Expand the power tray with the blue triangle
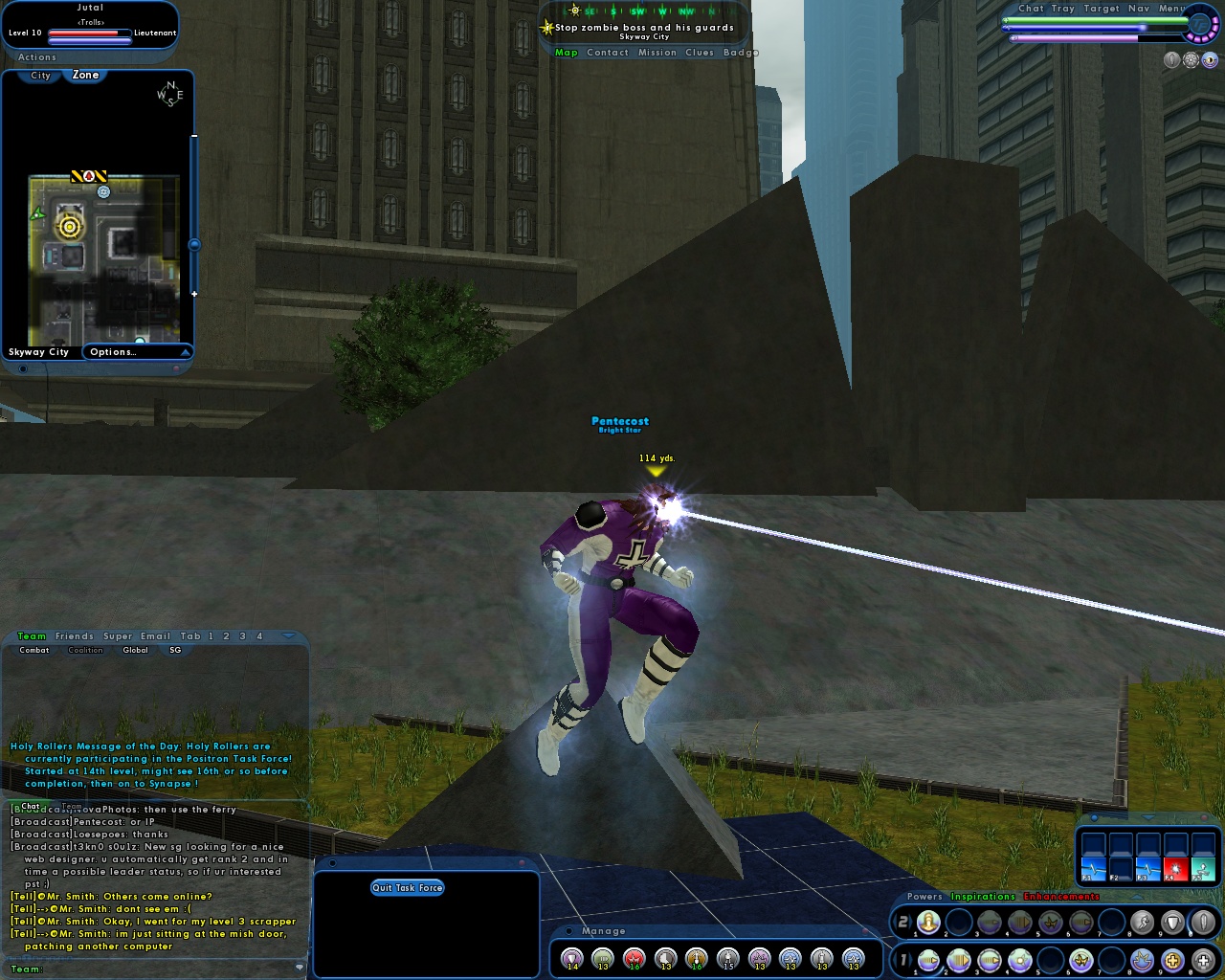Screen dimensions: 1225x980 pyautogui.click(x=1136, y=897)
